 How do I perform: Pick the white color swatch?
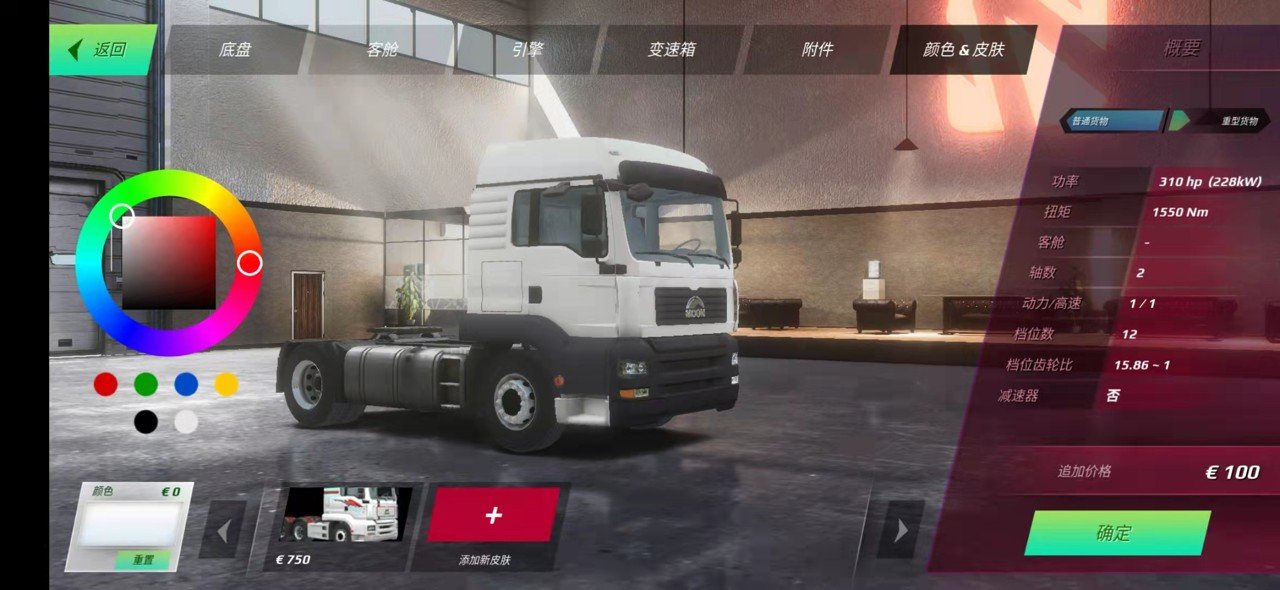tap(186, 422)
